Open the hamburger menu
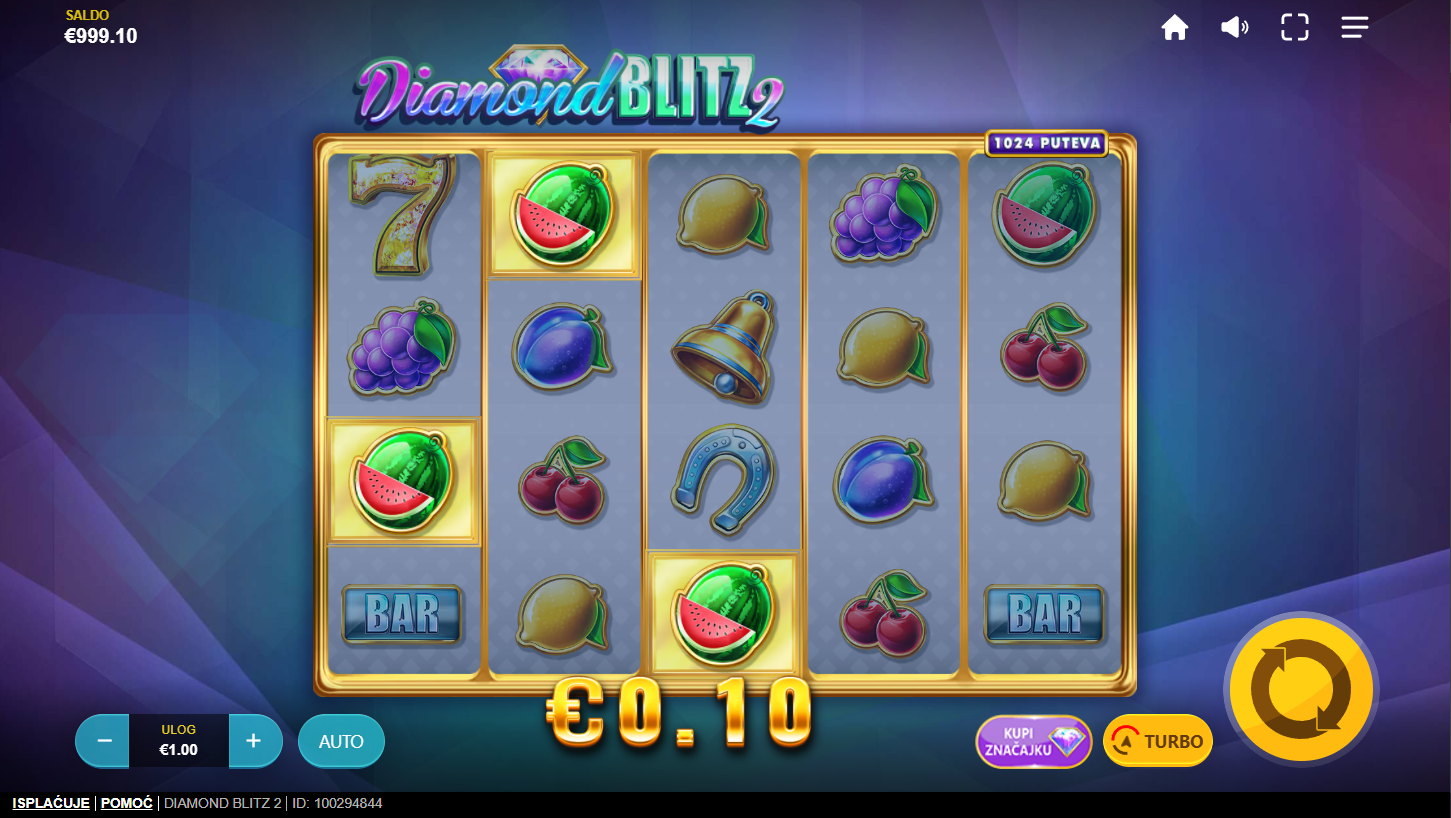This screenshot has width=1451, height=818. coord(1355,28)
